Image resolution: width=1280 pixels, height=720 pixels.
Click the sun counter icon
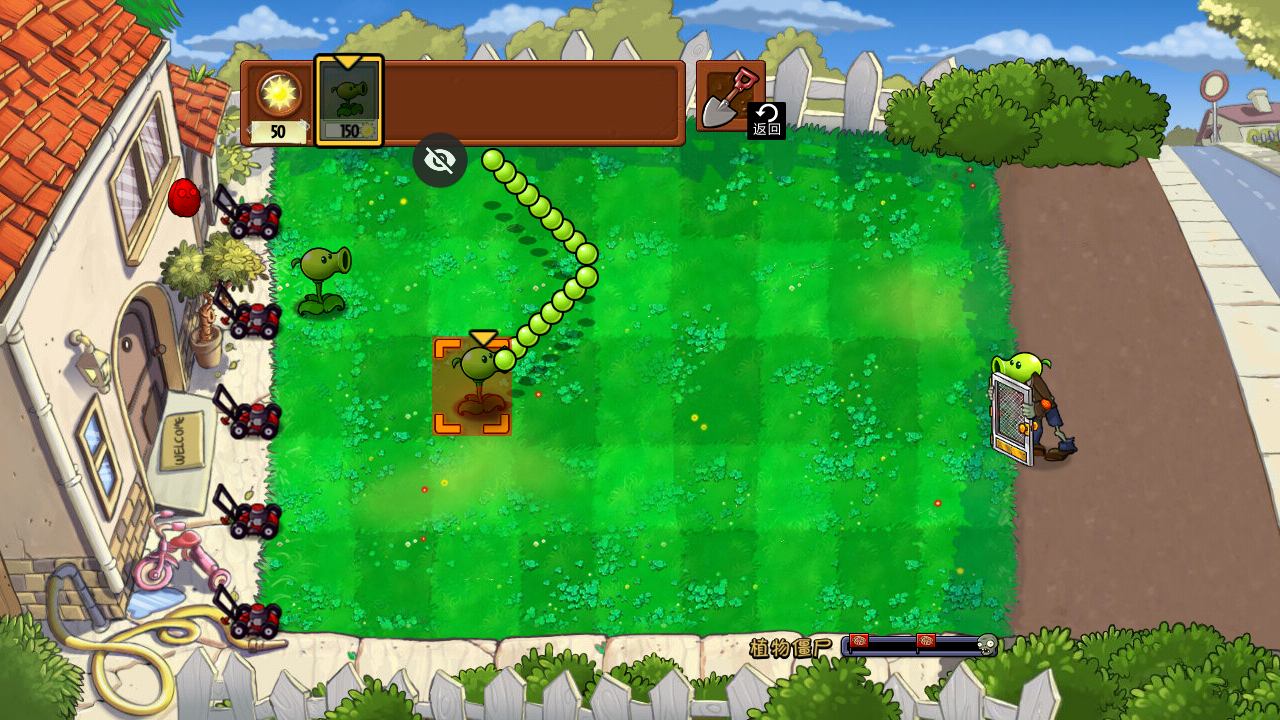pos(278,93)
